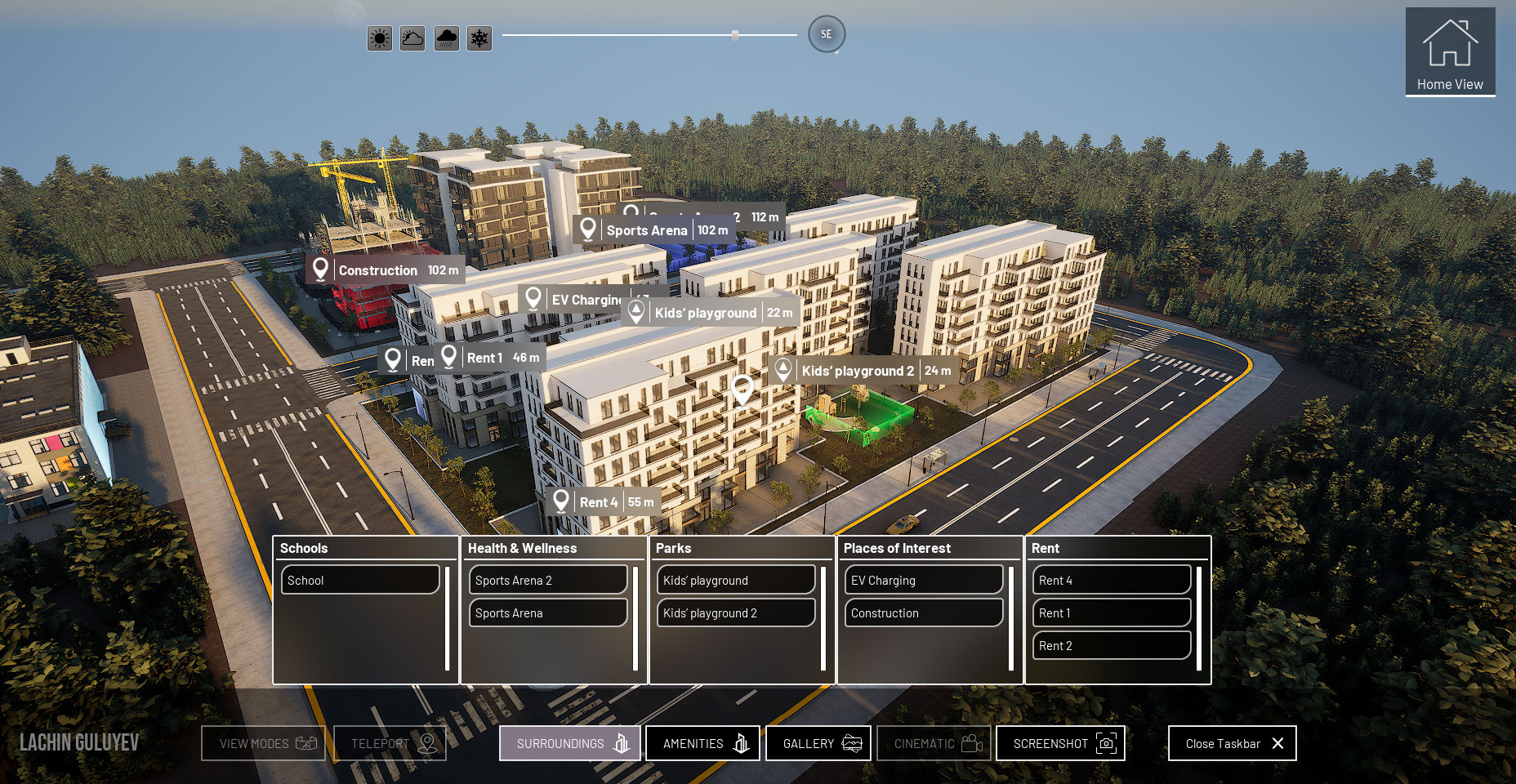Toggle the Surroundings panel off
1516x784 pixels.
(569, 743)
